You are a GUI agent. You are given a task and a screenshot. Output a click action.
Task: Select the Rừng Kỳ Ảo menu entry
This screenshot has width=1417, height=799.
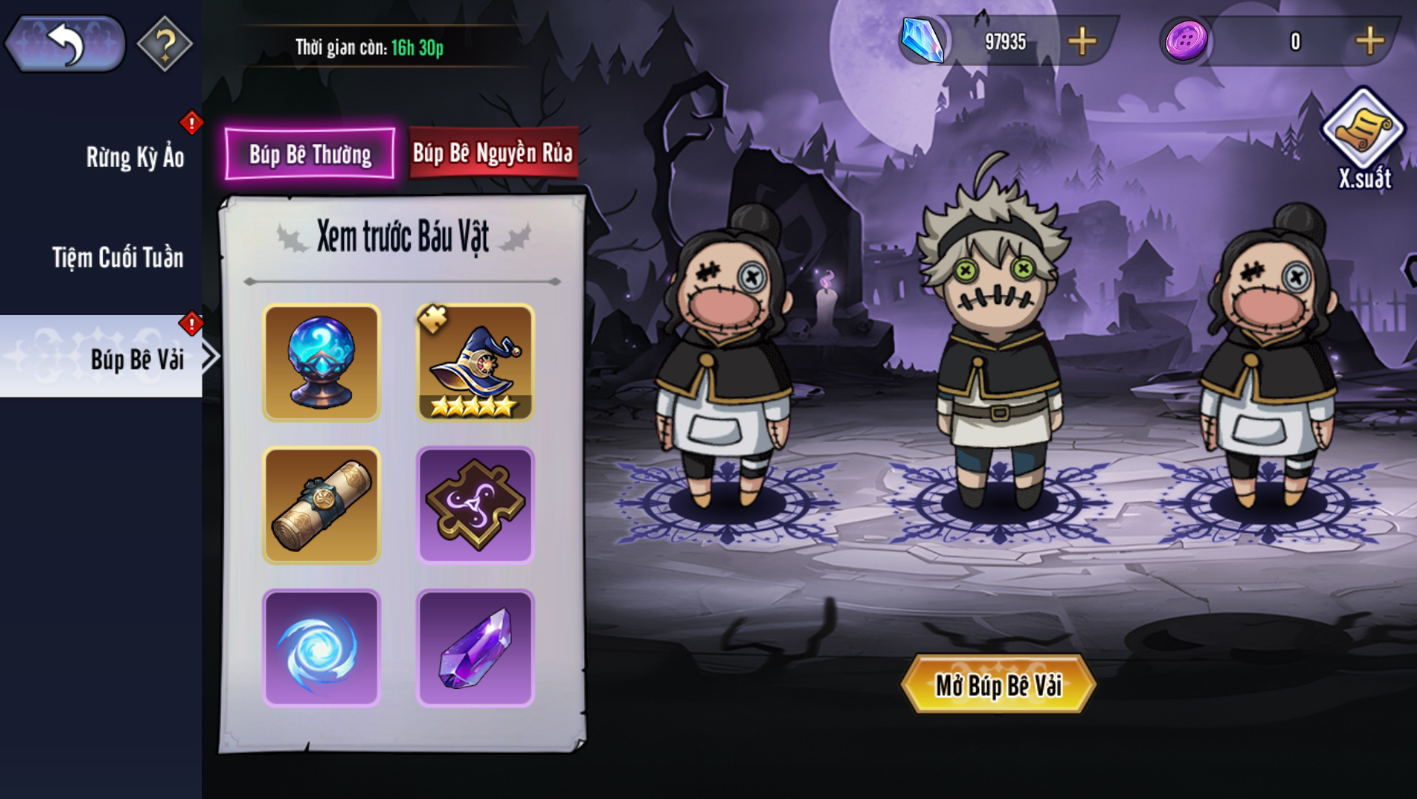pyautogui.click(x=135, y=157)
